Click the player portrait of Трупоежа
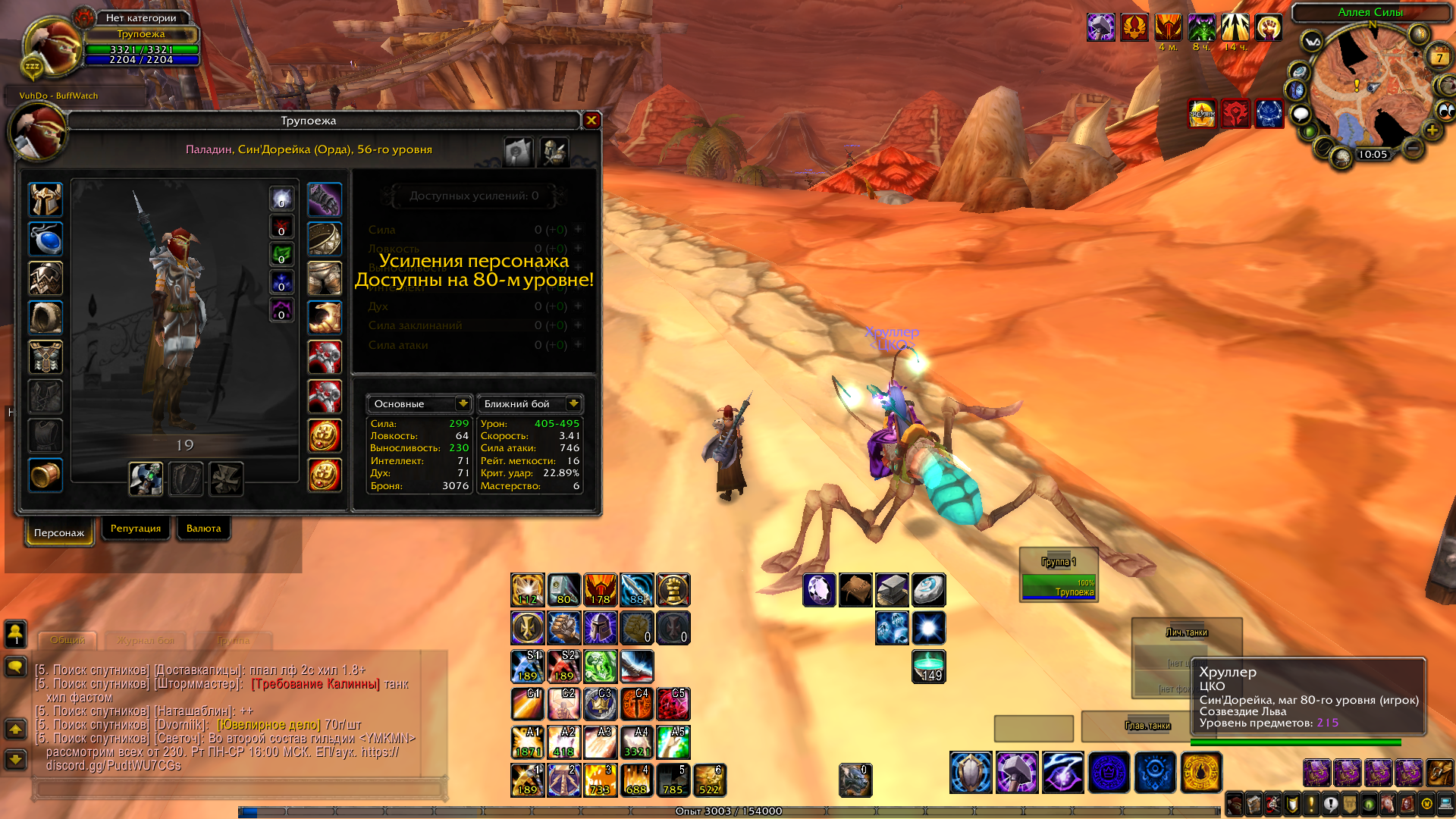1456x819 pixels. click(52, 47)
